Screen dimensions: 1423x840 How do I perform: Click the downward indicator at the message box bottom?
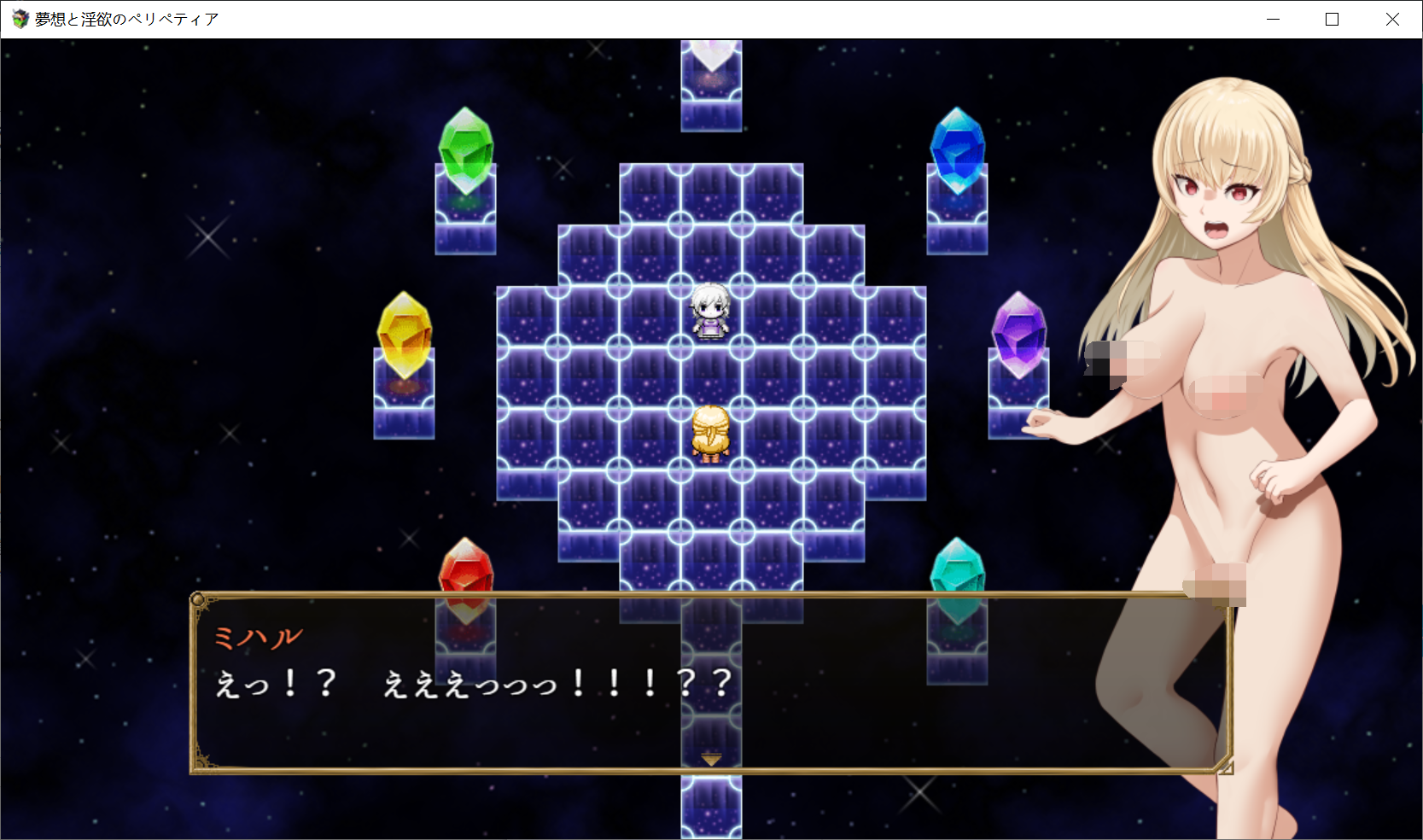pos(709,758)
